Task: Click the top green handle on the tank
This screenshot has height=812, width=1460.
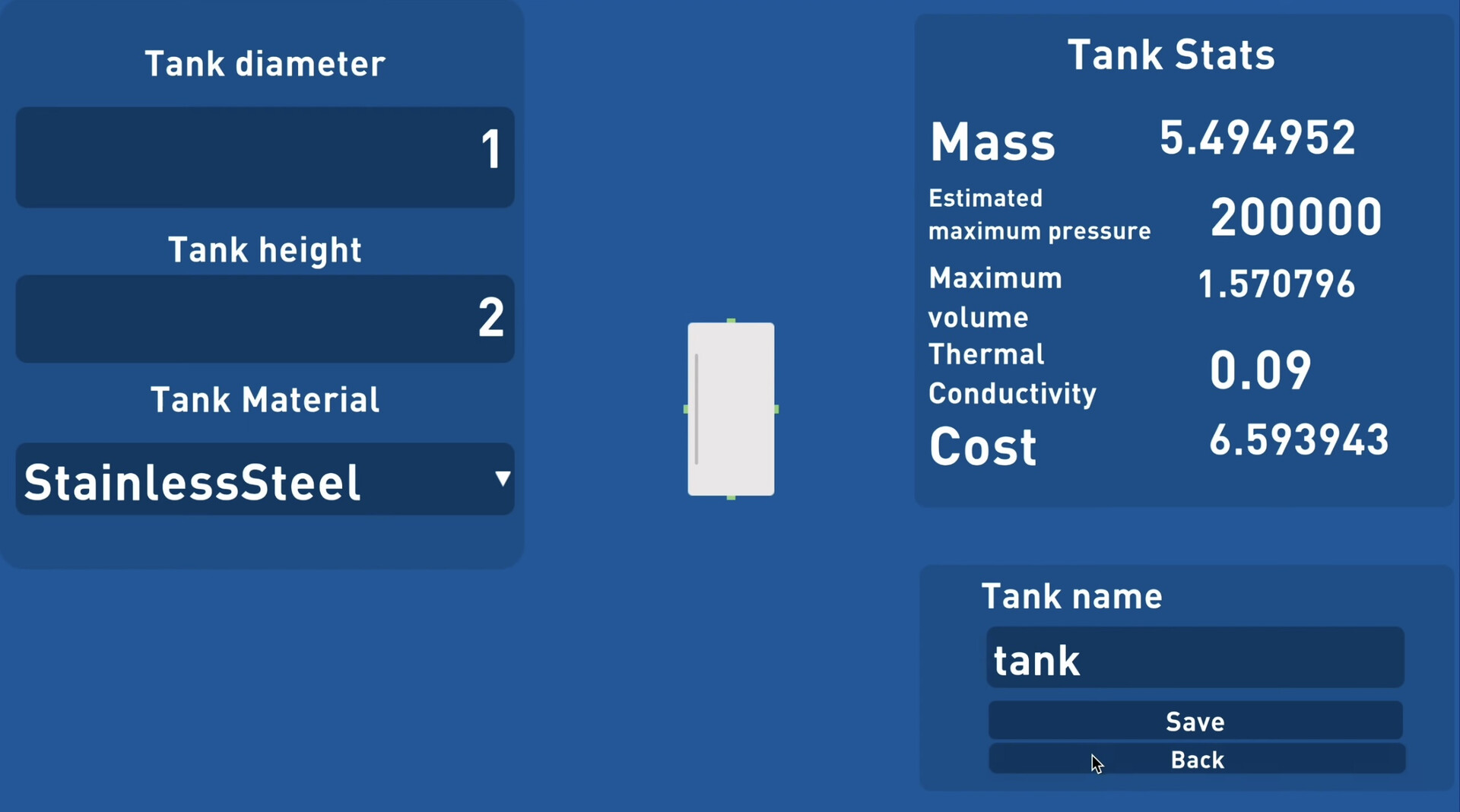Action: tap(730, 319)
